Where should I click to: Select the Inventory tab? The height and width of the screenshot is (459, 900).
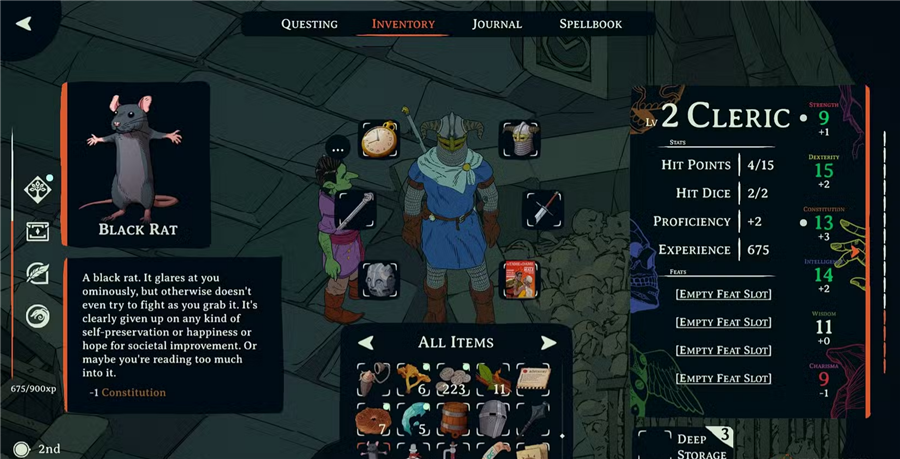pos(403,24)
